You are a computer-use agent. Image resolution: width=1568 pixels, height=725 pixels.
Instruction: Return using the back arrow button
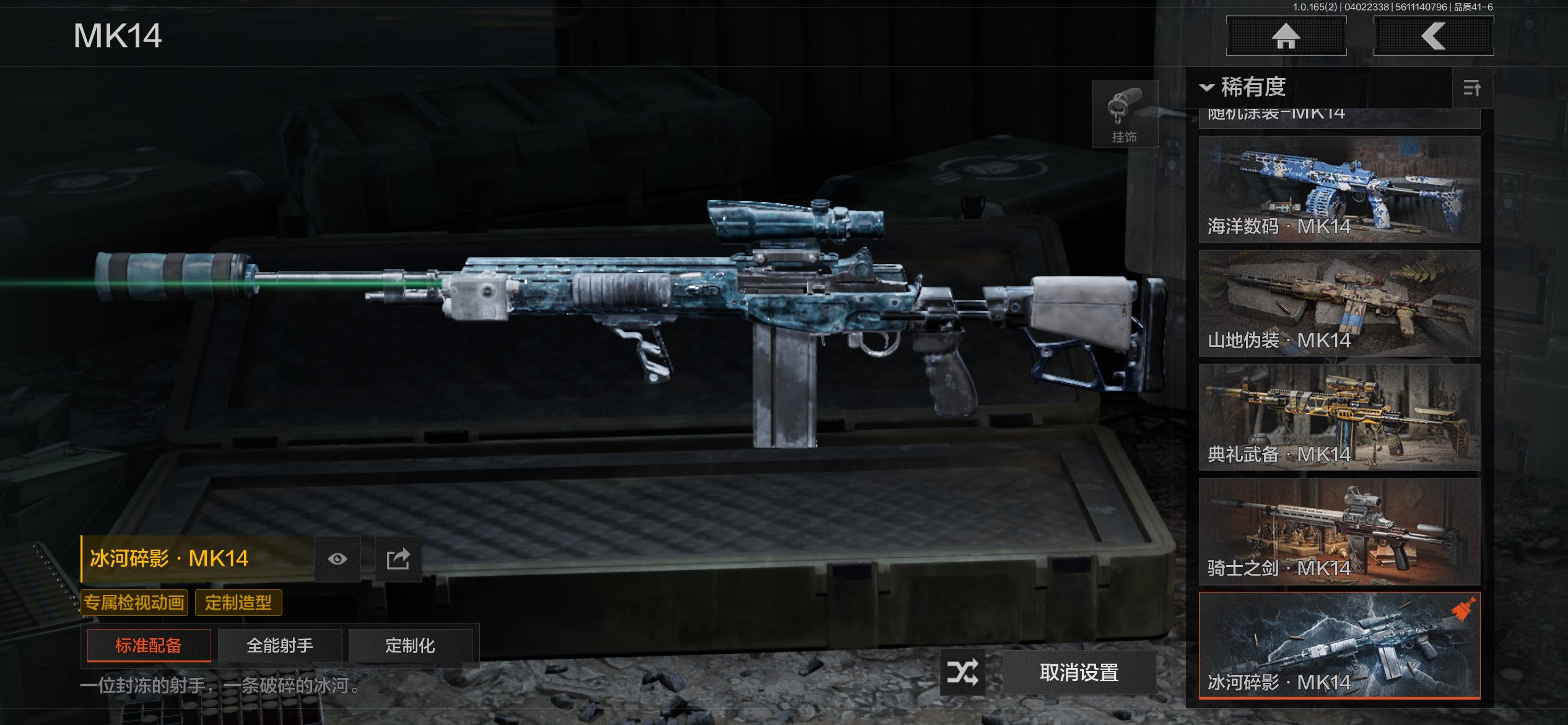[1433, 36]
